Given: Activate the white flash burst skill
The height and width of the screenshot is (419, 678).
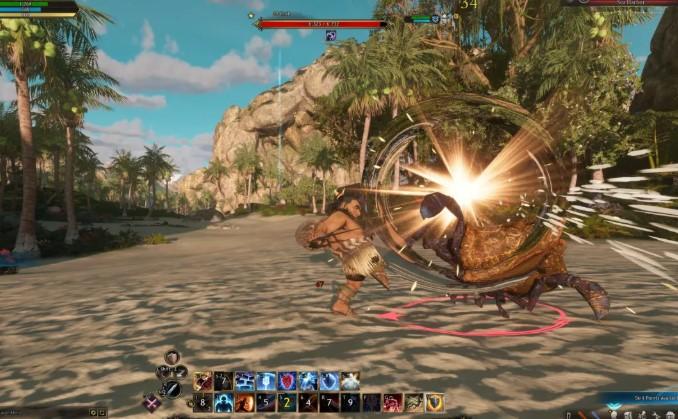Looking at the screenshot, I should click(x=350, y=380).
